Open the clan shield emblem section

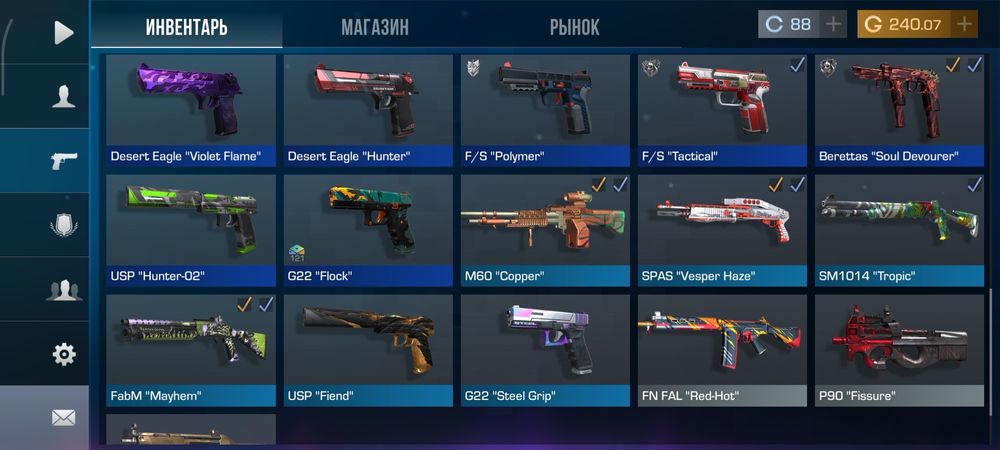(x=63, y=225)
